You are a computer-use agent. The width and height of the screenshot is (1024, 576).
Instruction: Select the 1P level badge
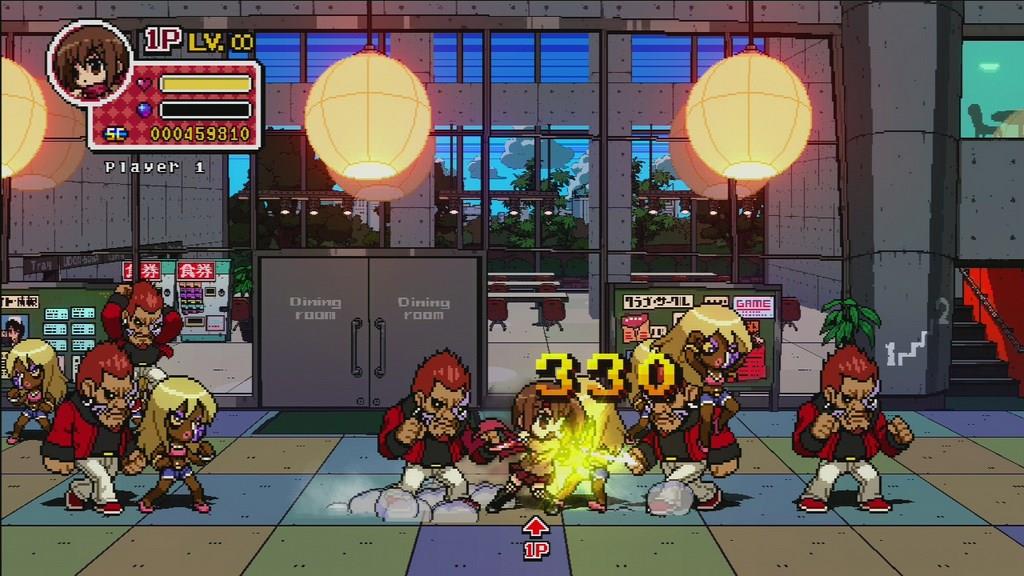point(200,41)
